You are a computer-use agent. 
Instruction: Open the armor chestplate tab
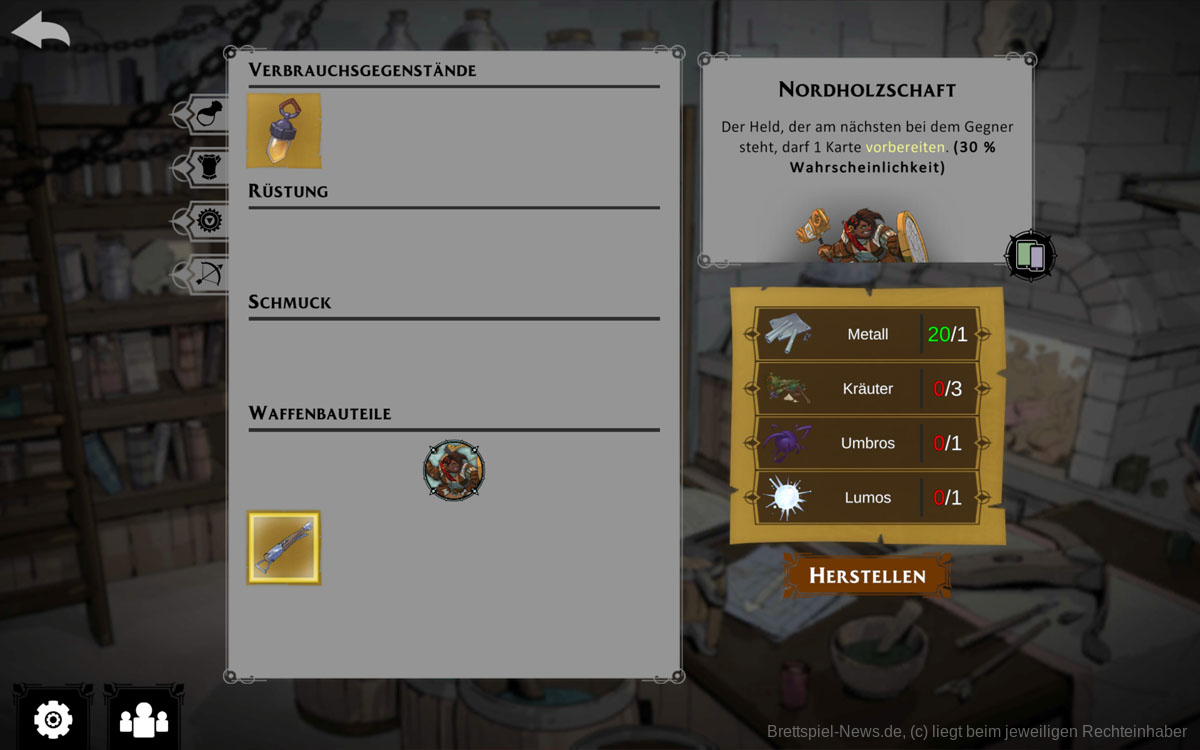(x=206, y=168)
